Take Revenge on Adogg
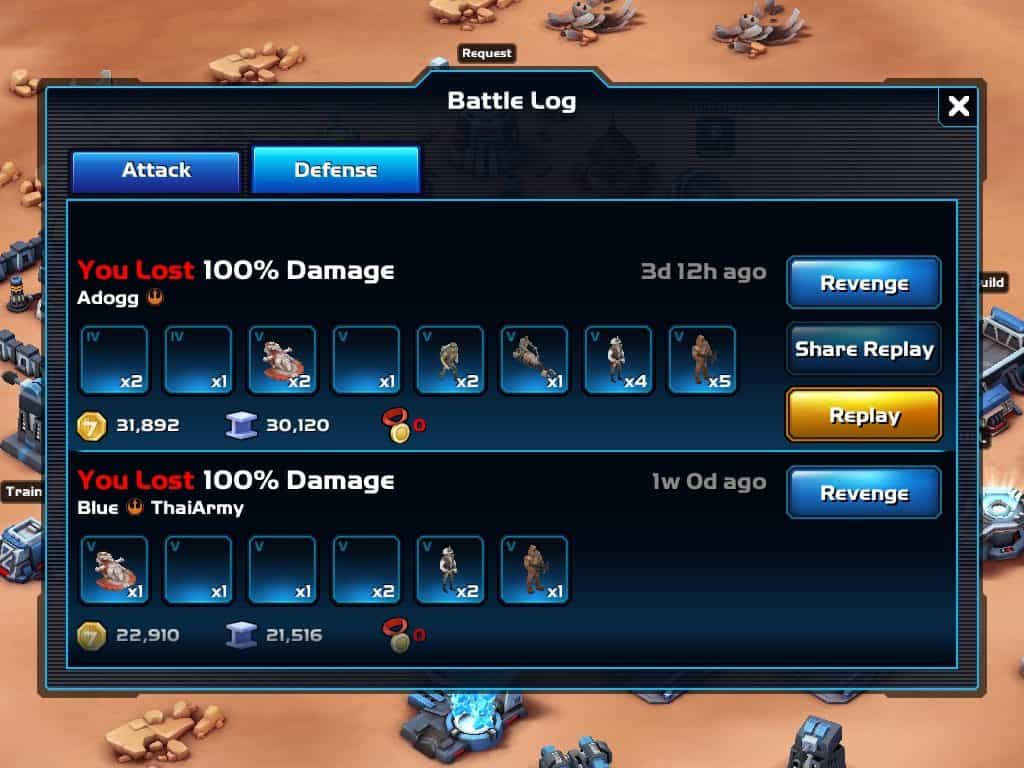Screen dimensions: 1024x768 click(864, 283)
